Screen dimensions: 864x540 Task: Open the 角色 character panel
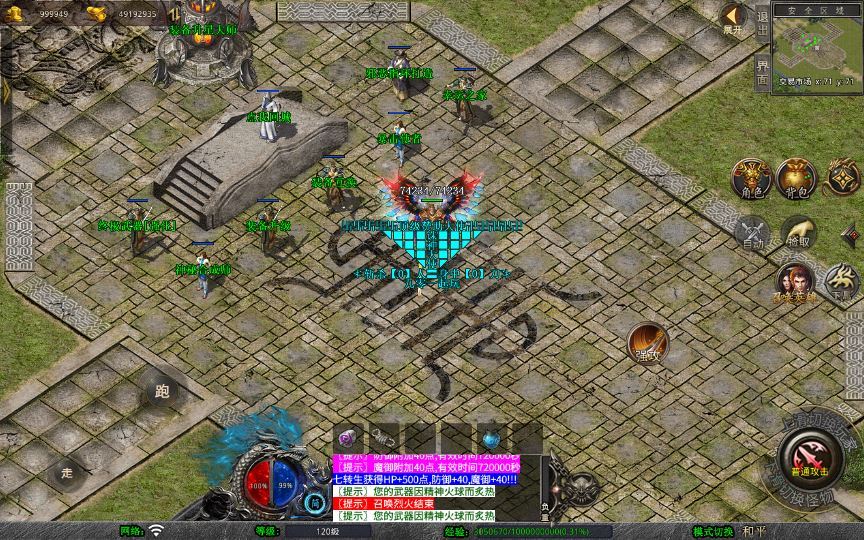pyautogui.click(x=752, y=177)
